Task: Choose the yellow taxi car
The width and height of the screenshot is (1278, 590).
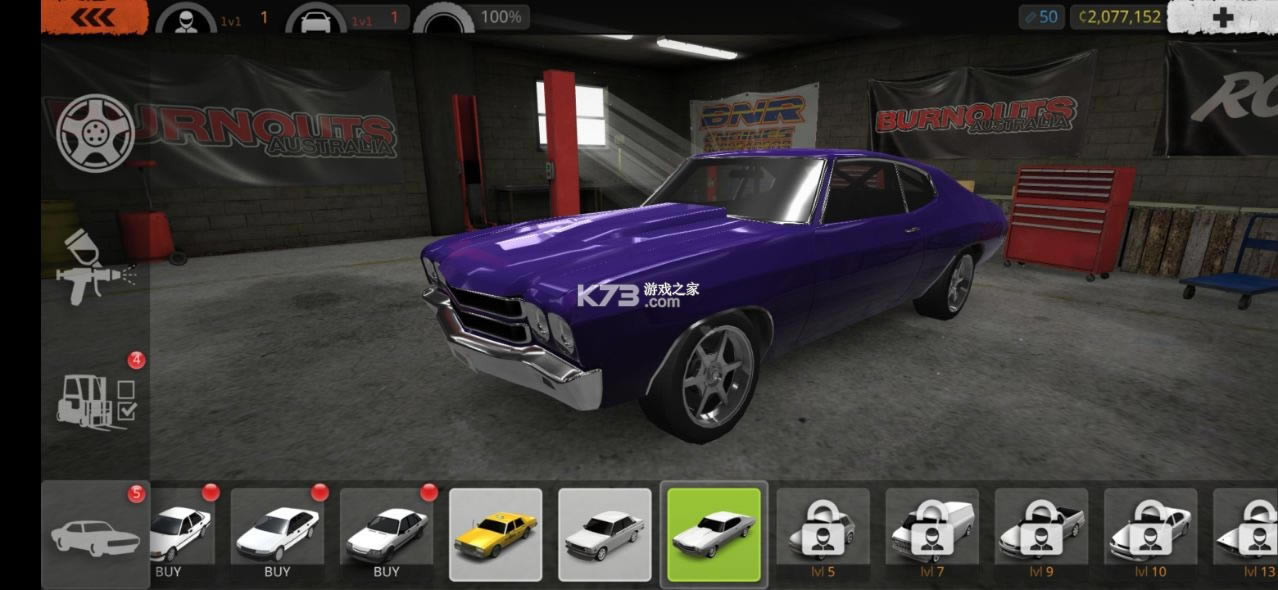Action: click(496, 534)
